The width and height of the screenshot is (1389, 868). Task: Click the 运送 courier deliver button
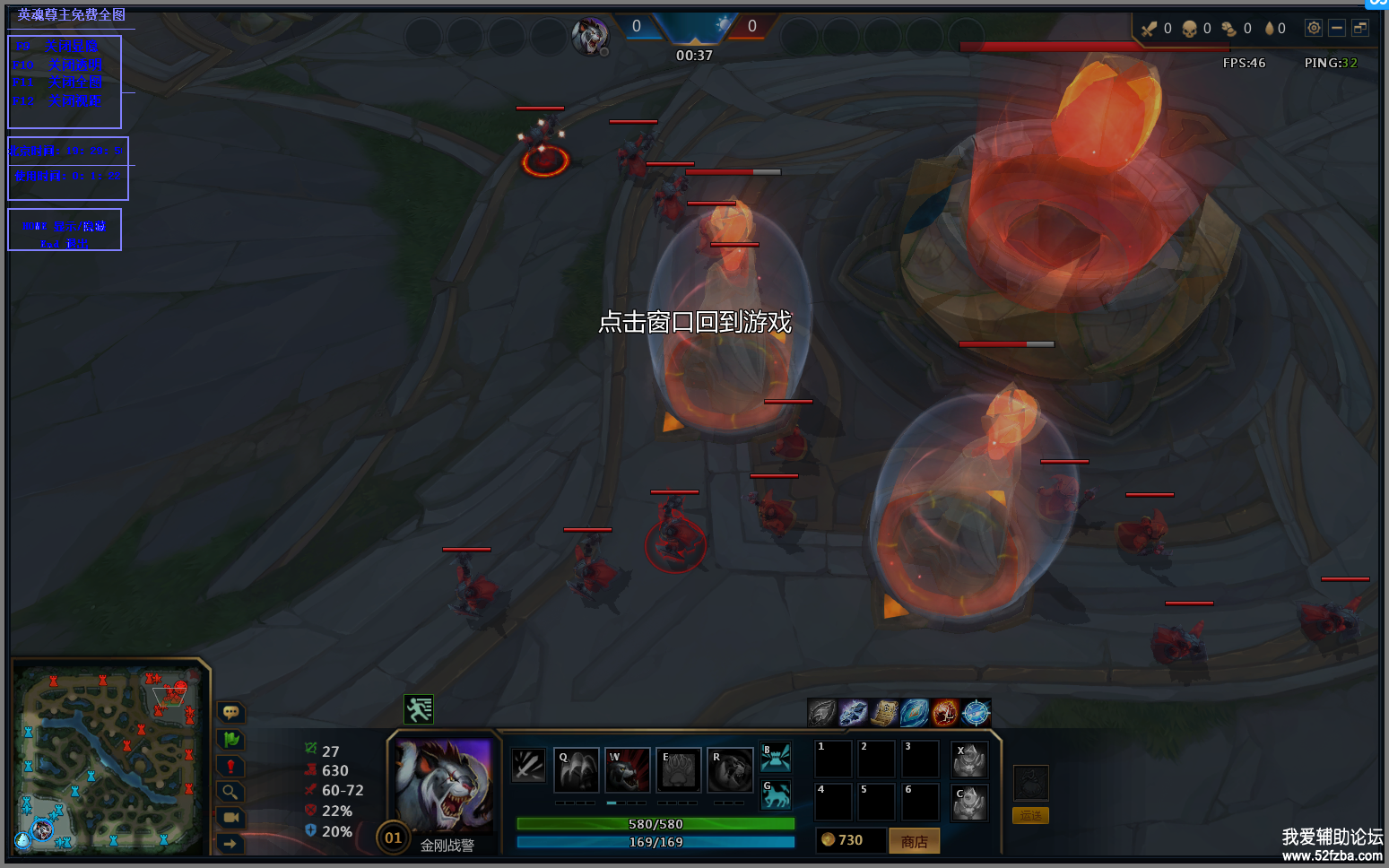(x=1030, y=815)
